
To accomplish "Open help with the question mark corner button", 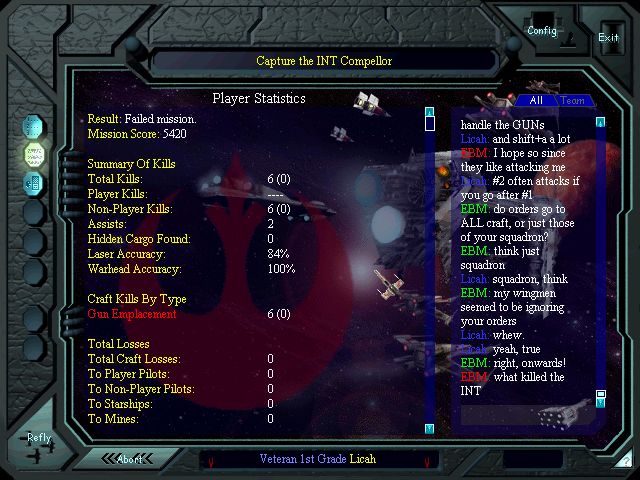I will (625, 461).
